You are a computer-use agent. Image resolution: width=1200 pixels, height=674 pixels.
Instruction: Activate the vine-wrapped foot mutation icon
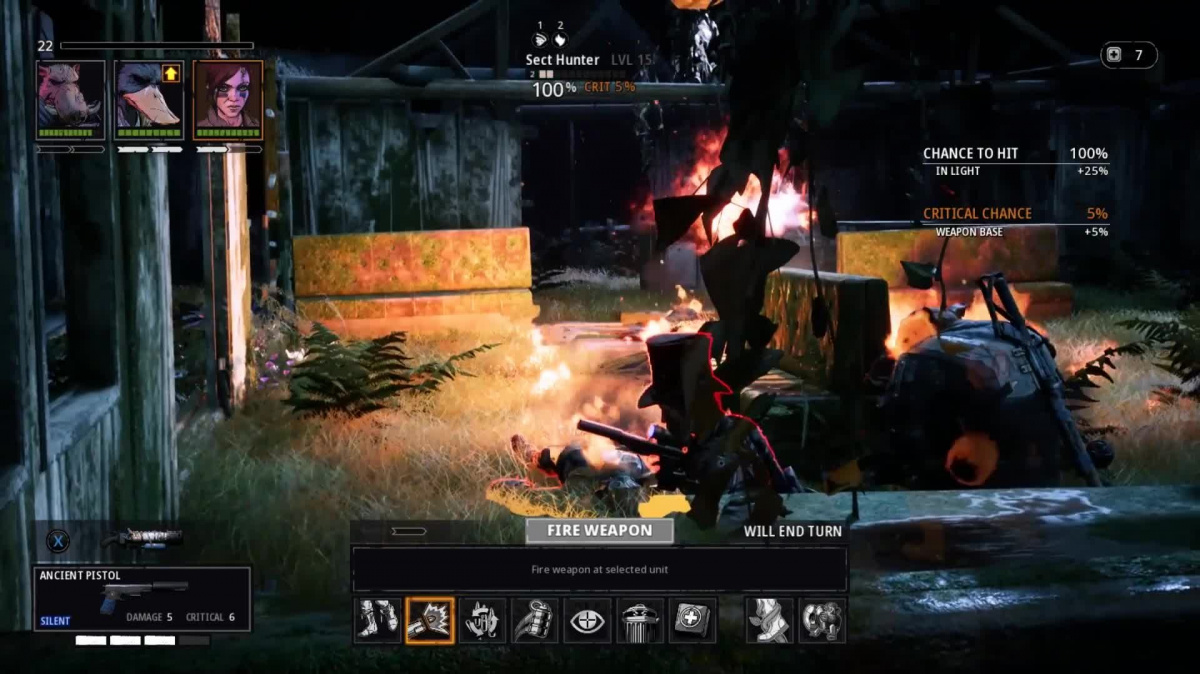769,620
